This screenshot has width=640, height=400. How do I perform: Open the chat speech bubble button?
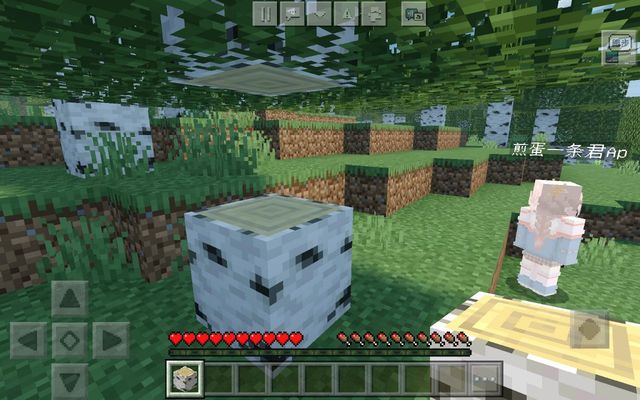(292, 13)
